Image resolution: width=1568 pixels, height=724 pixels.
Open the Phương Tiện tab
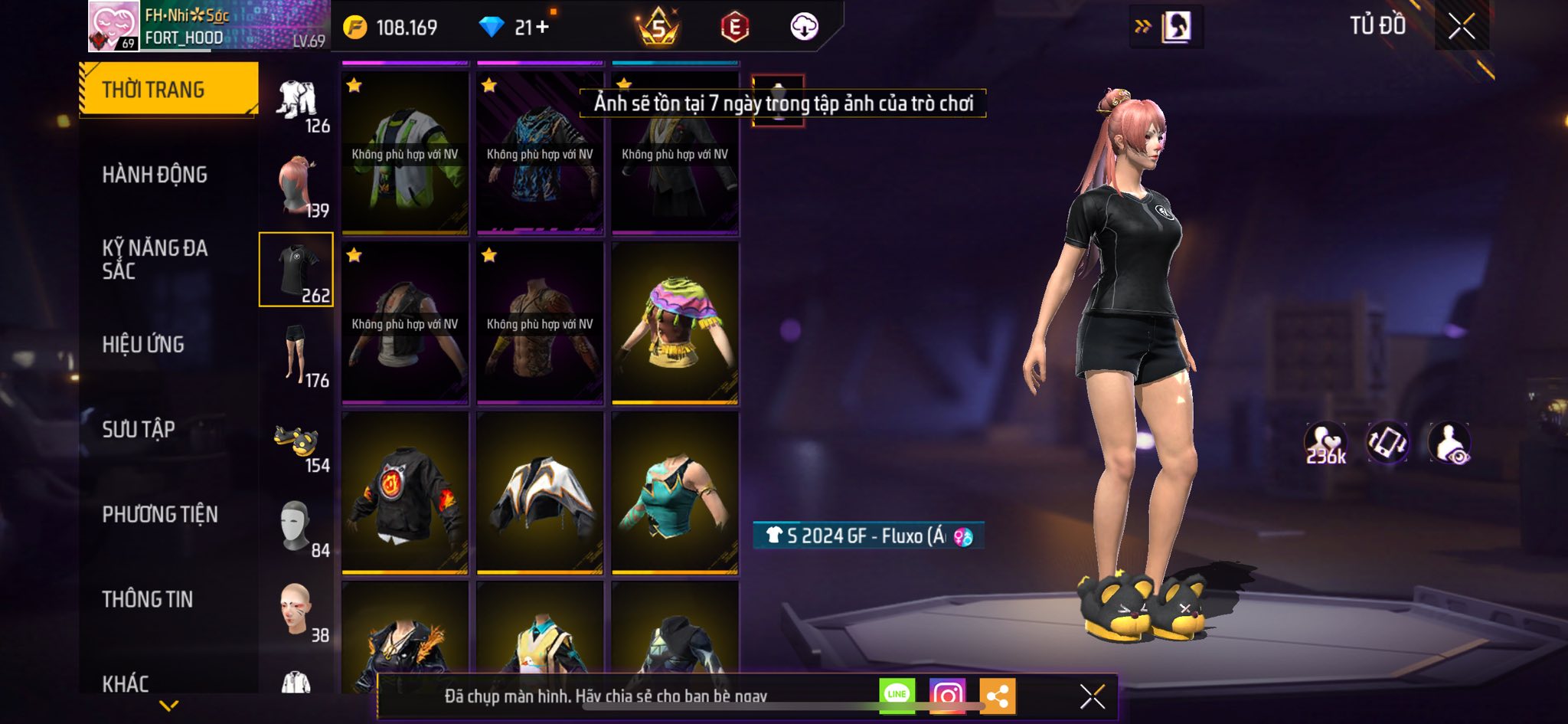tap(160, 514)
